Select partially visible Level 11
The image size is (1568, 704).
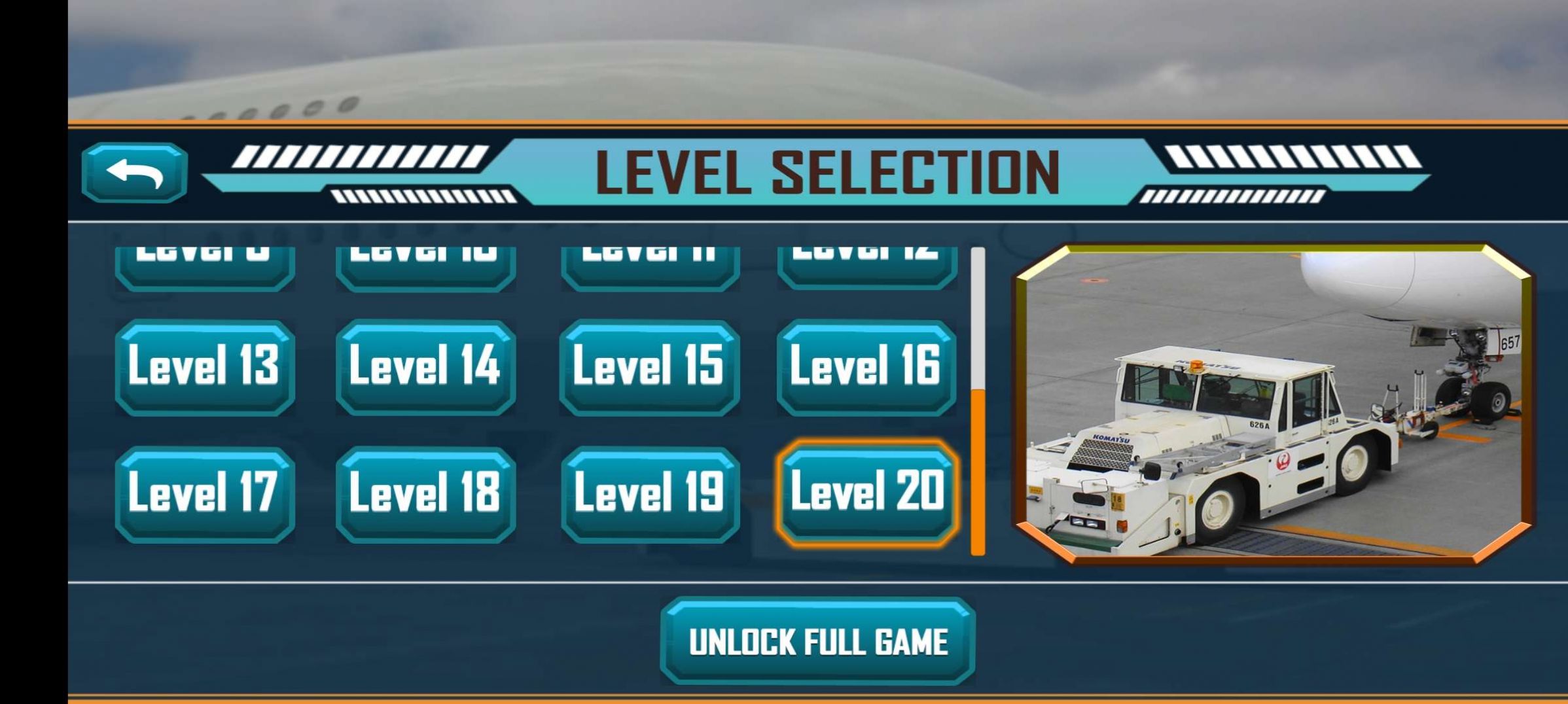click(647, 258)
